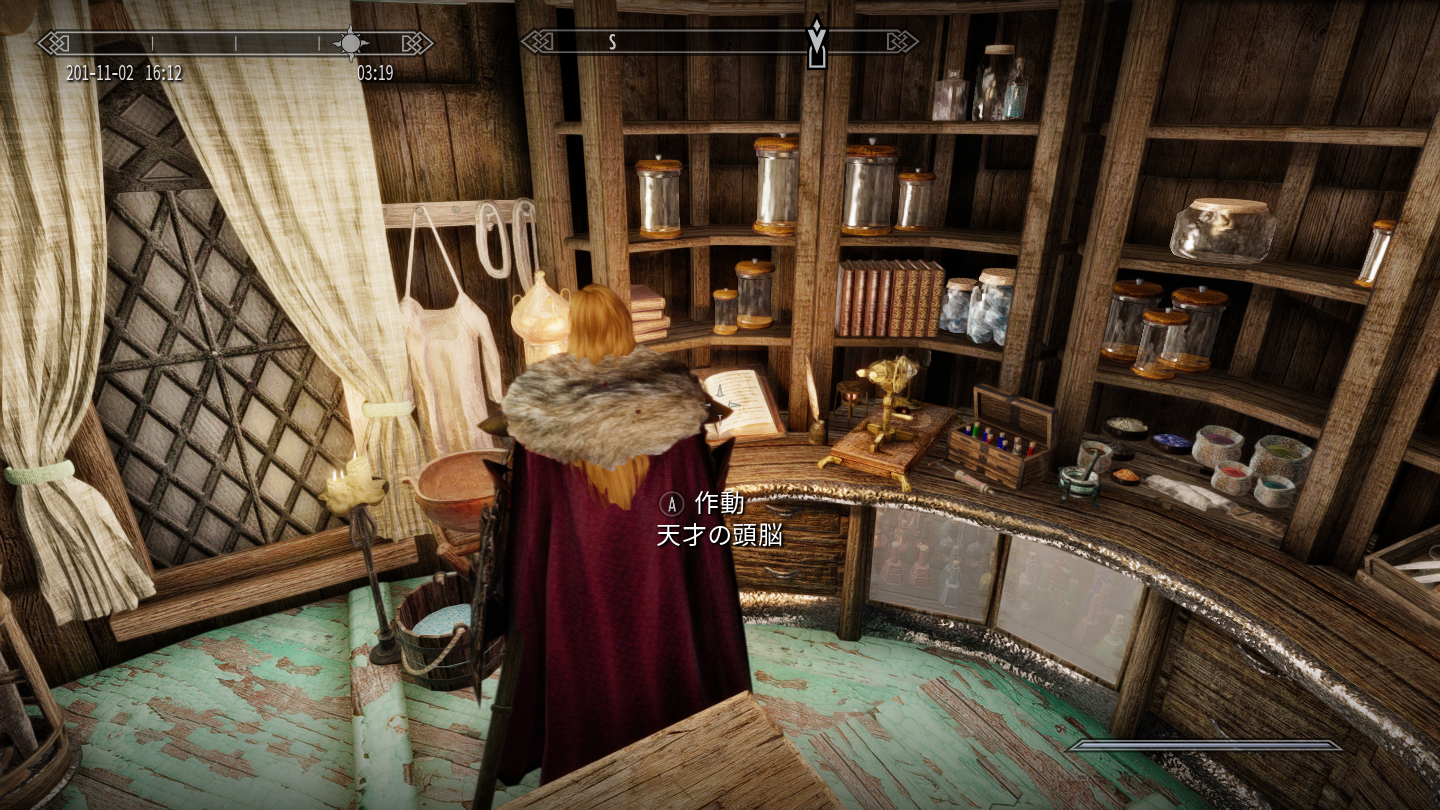Select the compass bar showing South
The image size is (1440, 810).
coord(719,42)
